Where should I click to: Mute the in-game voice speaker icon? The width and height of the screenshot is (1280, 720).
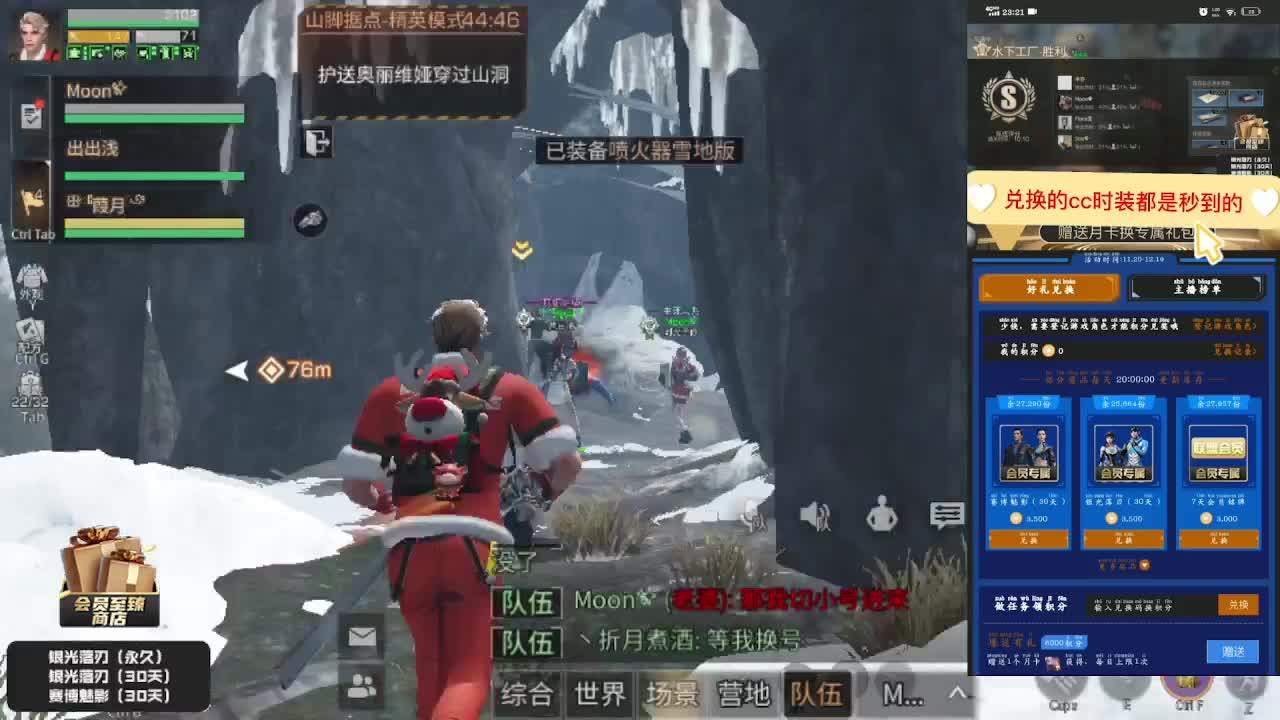click(812, 515)
